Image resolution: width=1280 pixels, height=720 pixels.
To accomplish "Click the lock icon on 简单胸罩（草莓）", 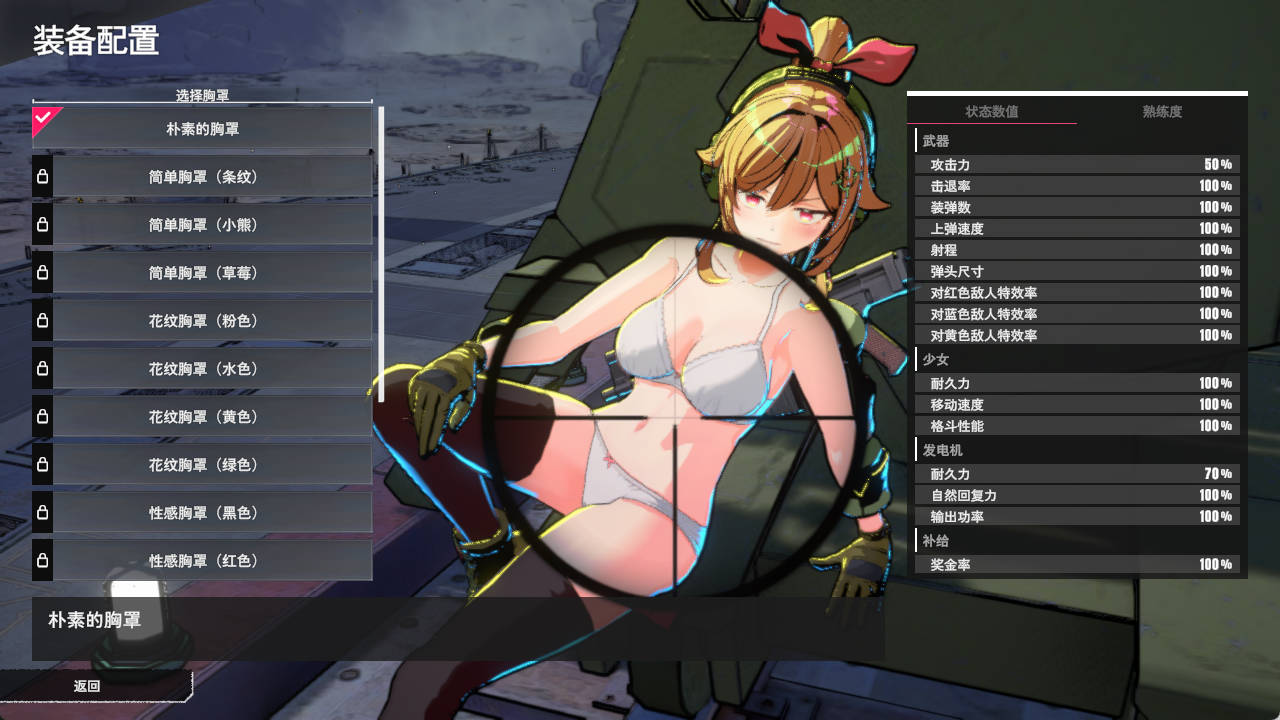I will click(41, 272).
